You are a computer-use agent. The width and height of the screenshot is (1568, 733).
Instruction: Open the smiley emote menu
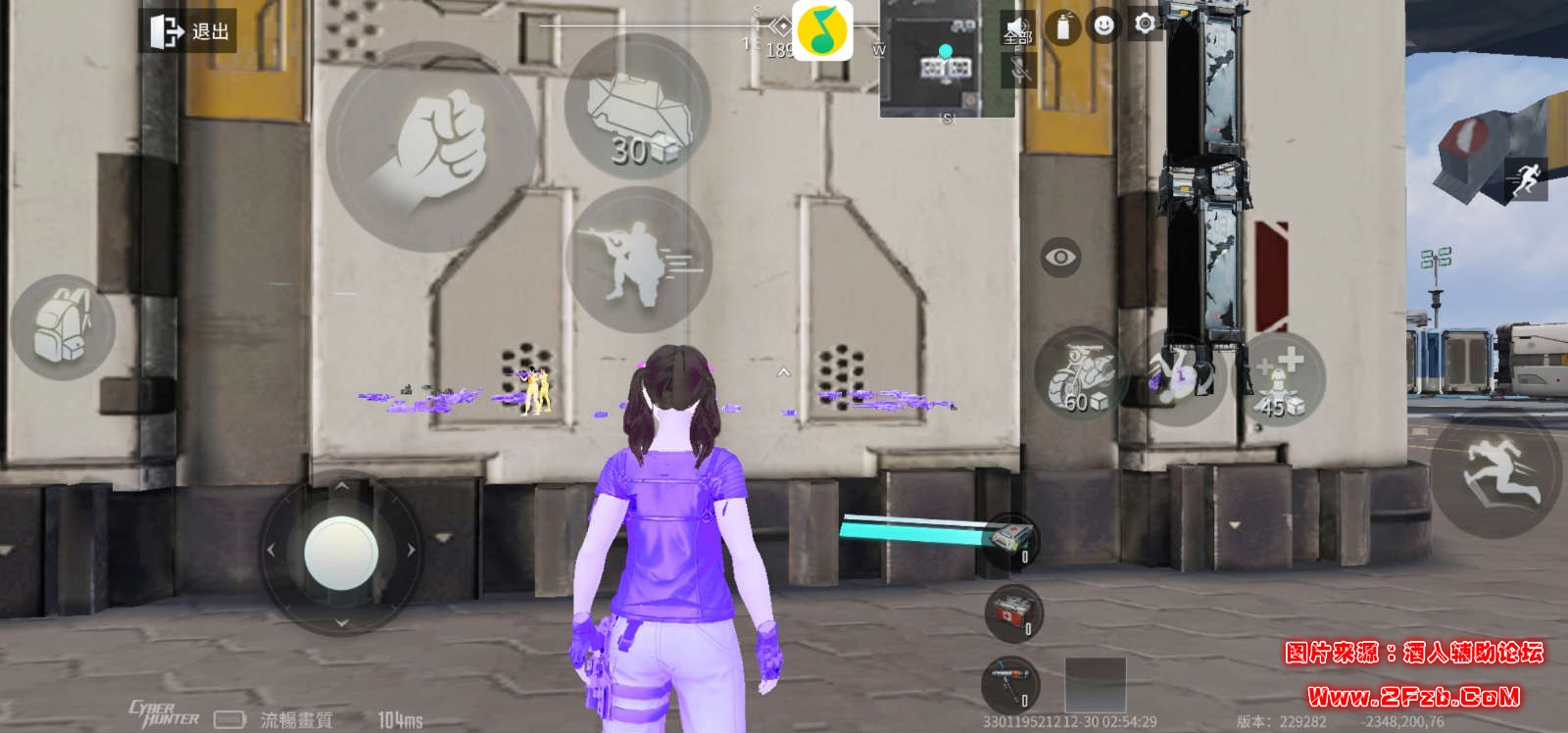point(1104,25)
